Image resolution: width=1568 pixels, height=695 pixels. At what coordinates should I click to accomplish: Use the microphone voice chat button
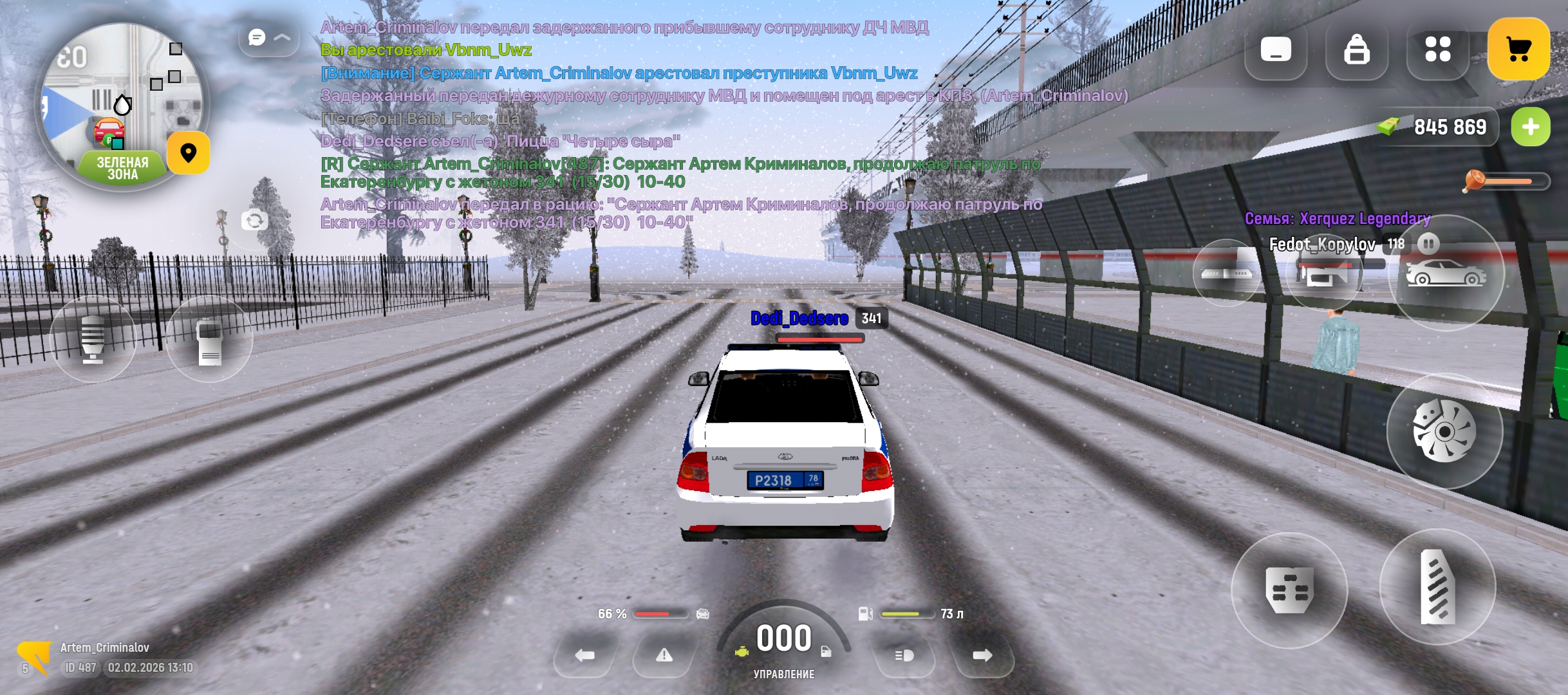pos(93,339)
